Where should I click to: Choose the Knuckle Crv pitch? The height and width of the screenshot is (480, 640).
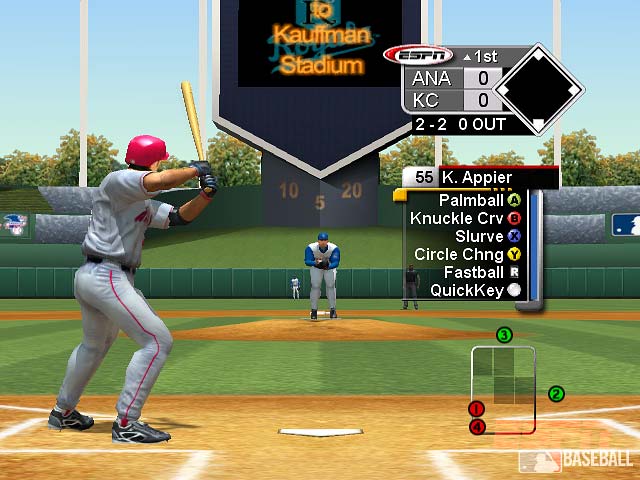coord(465,218)
